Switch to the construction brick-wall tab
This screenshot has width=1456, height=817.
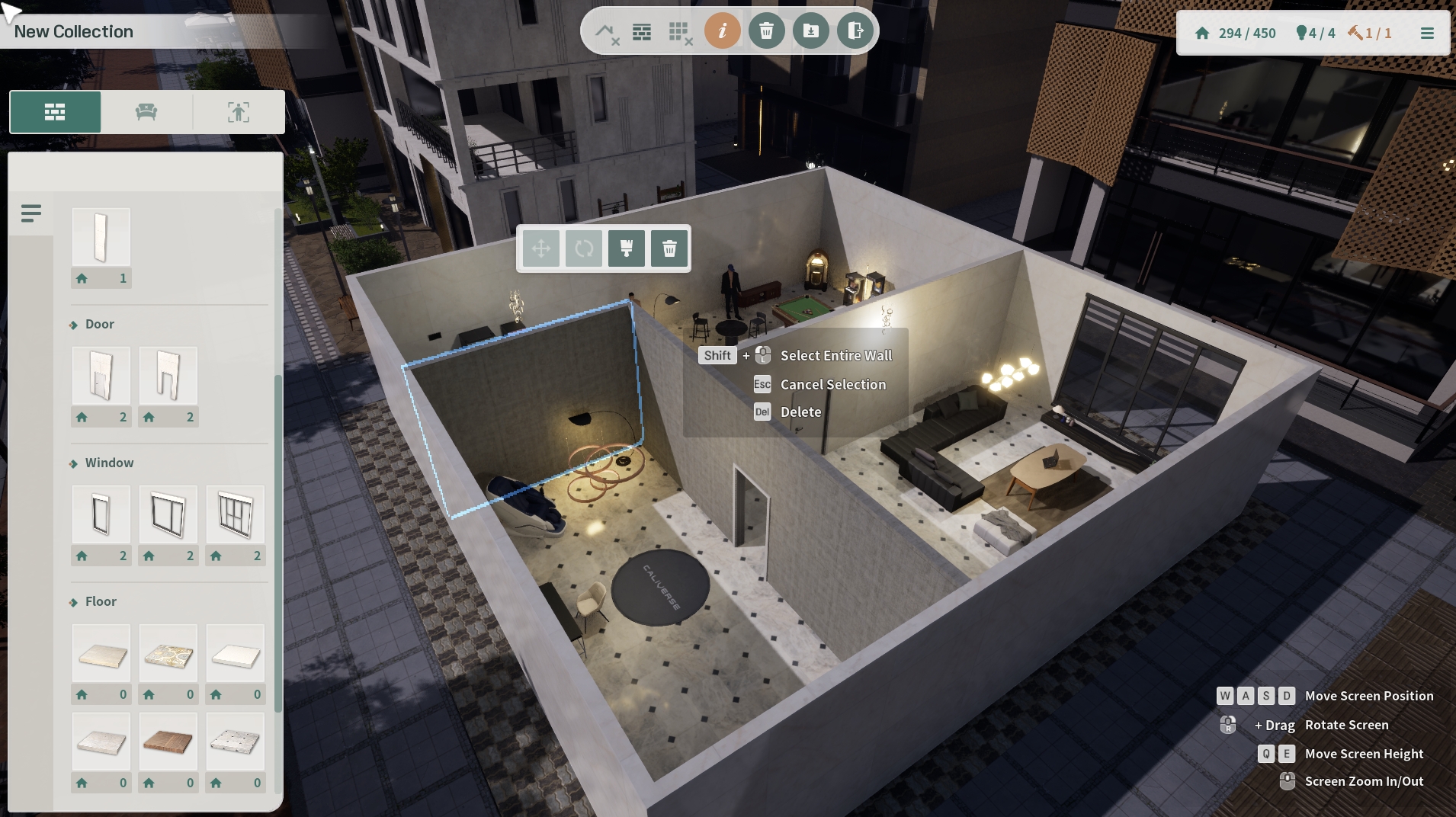pyautogui.click(x=55, y=113)
